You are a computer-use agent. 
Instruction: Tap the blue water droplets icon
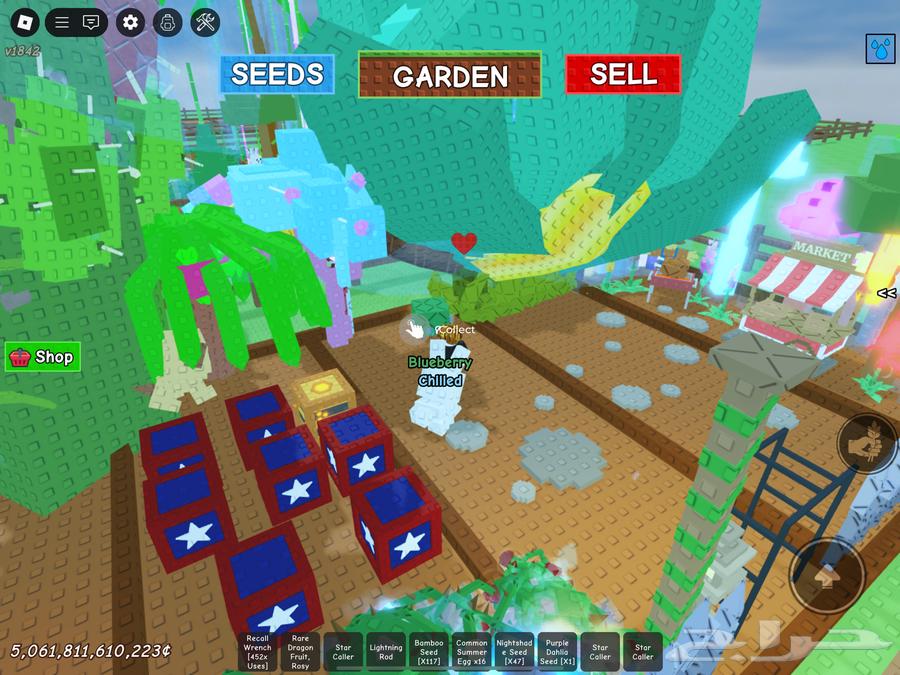tap(880, 48)
